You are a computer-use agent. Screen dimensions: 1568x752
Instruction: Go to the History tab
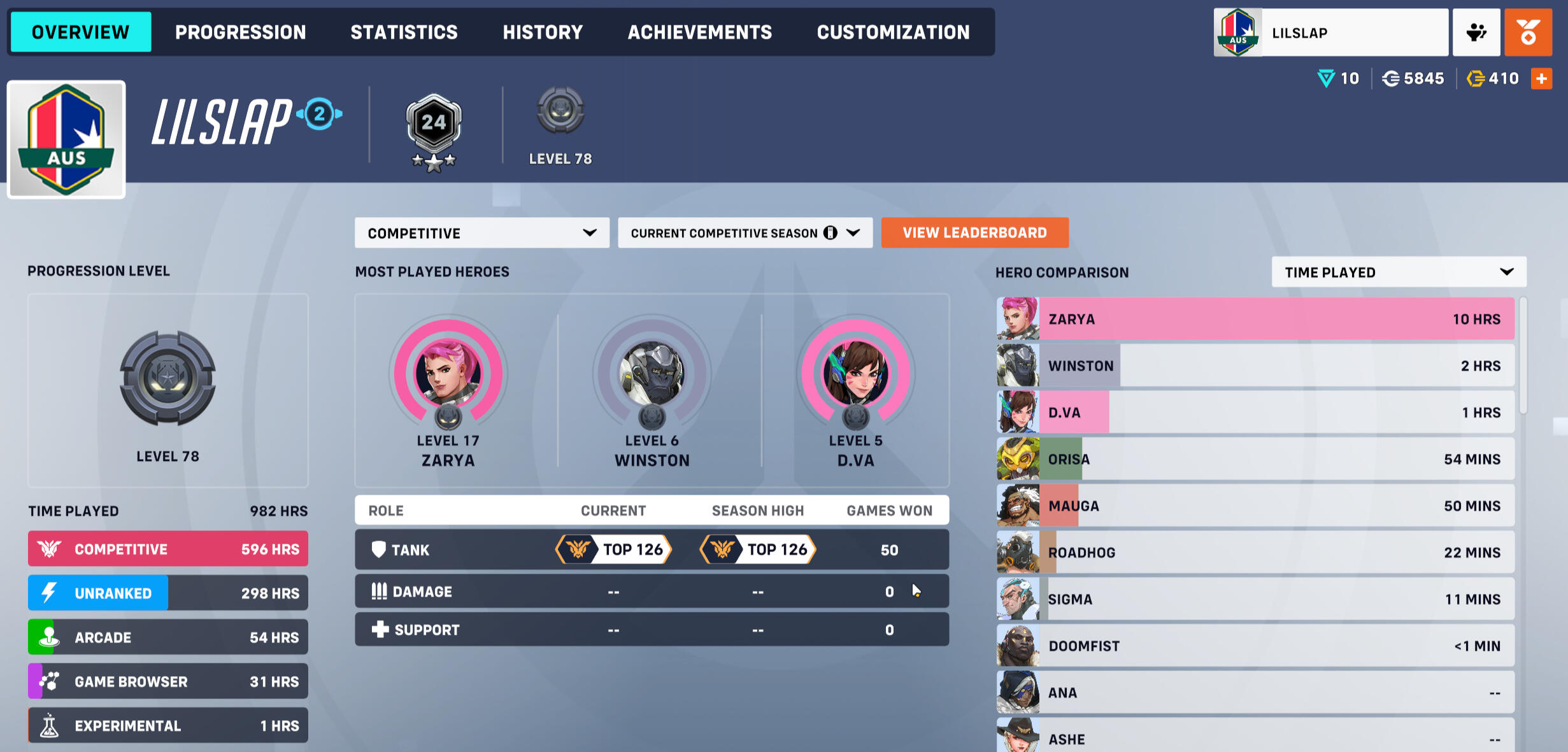pyautogui.click(x=543, y=32)
